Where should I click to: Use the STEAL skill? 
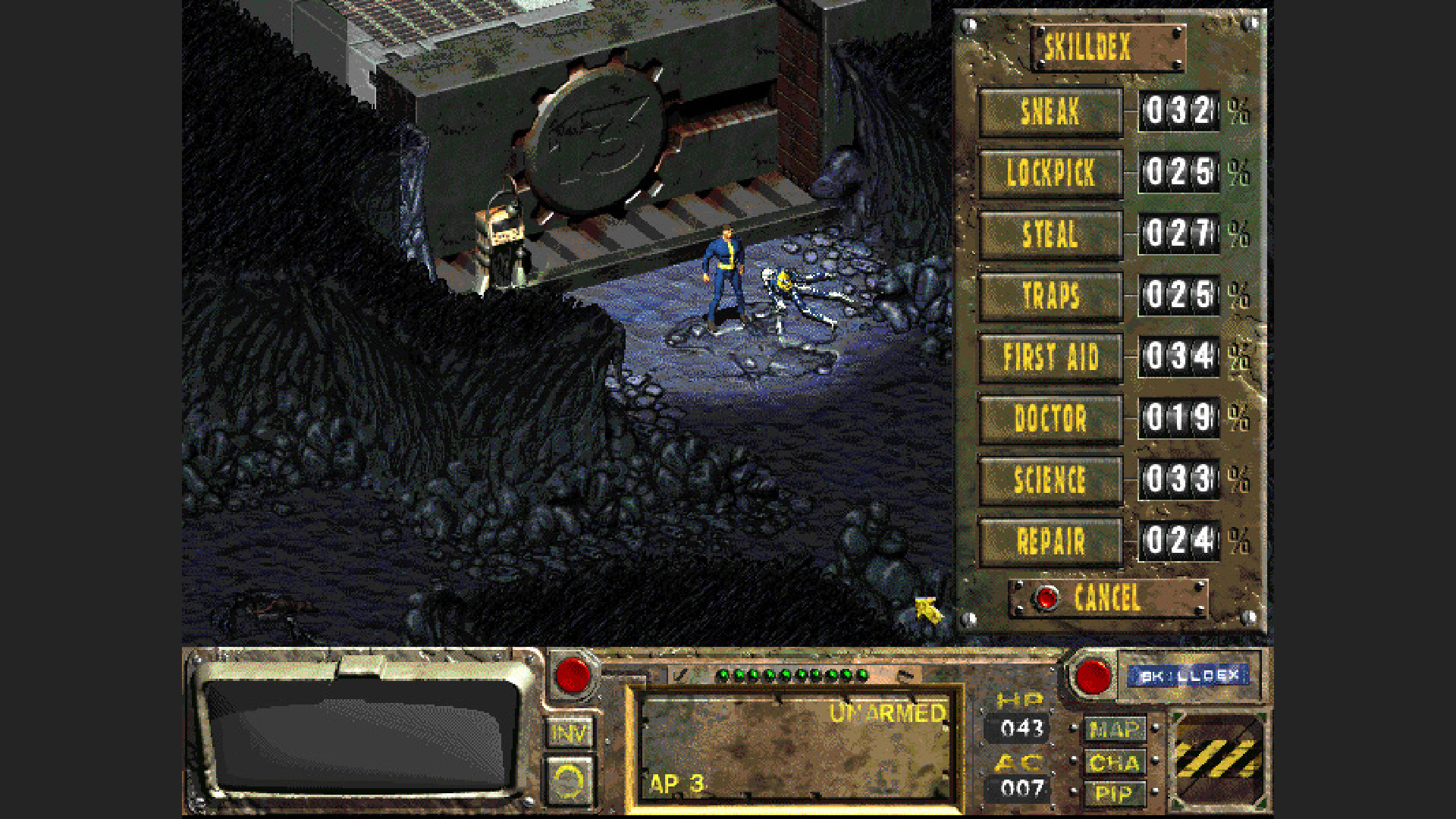pyautogui.click(x=1050, y=235)
